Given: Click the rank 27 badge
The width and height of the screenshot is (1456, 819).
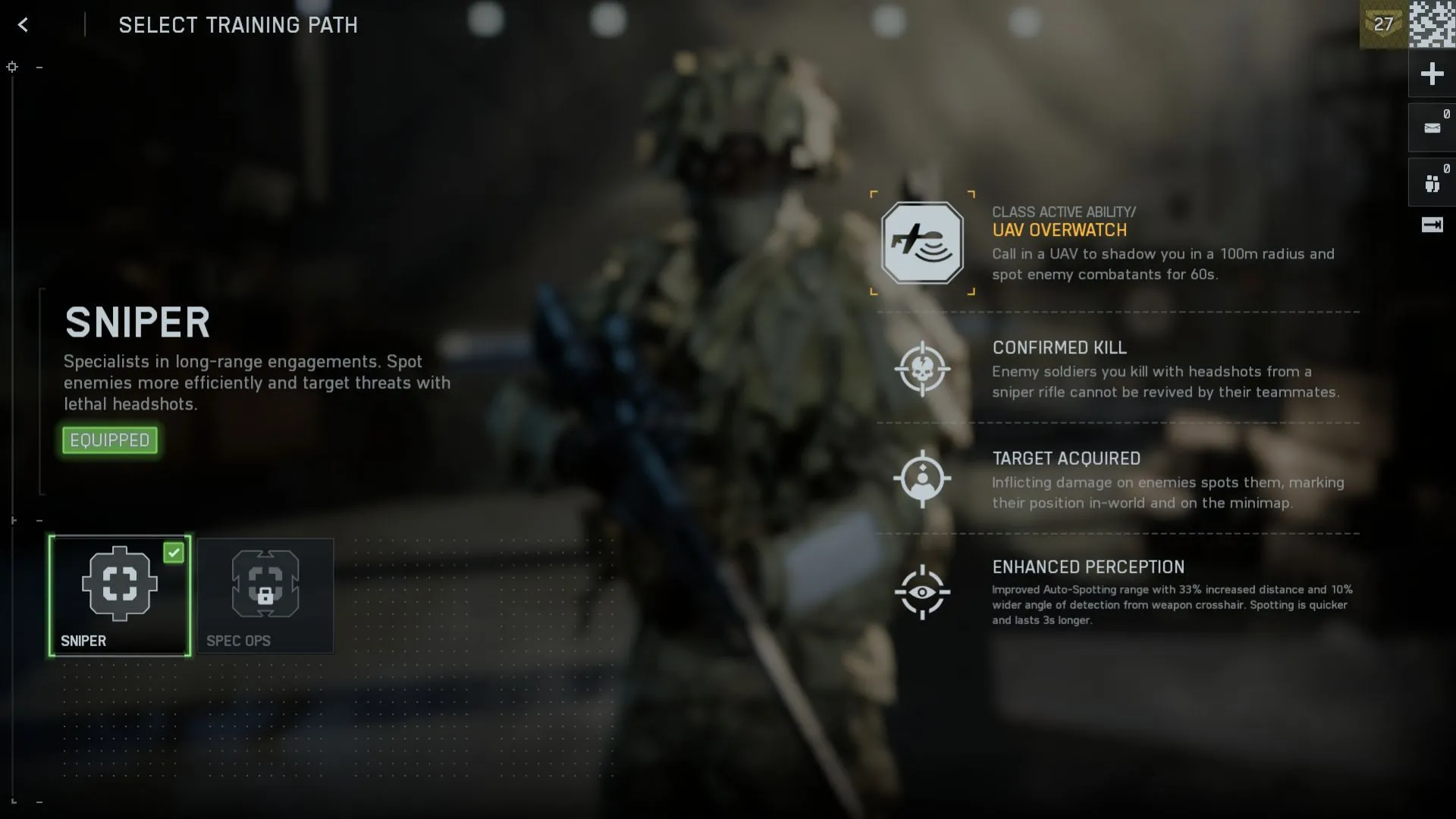Looking at the screenshot, I should pyautogui.click(x=1383, y=24).
